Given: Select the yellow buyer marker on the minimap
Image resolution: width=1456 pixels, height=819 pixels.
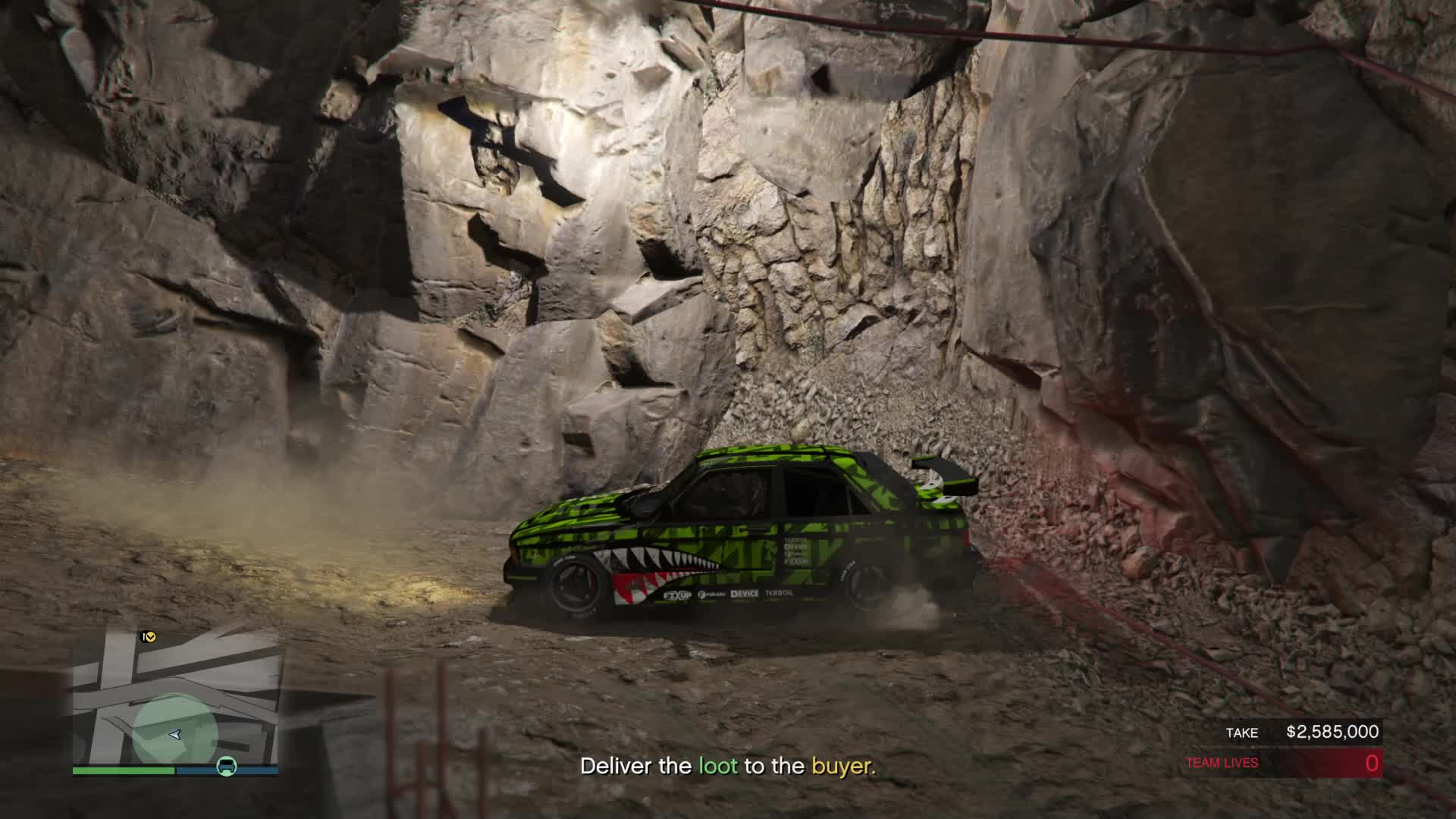Looking at the screenshot, I should (x=149, y=637).
